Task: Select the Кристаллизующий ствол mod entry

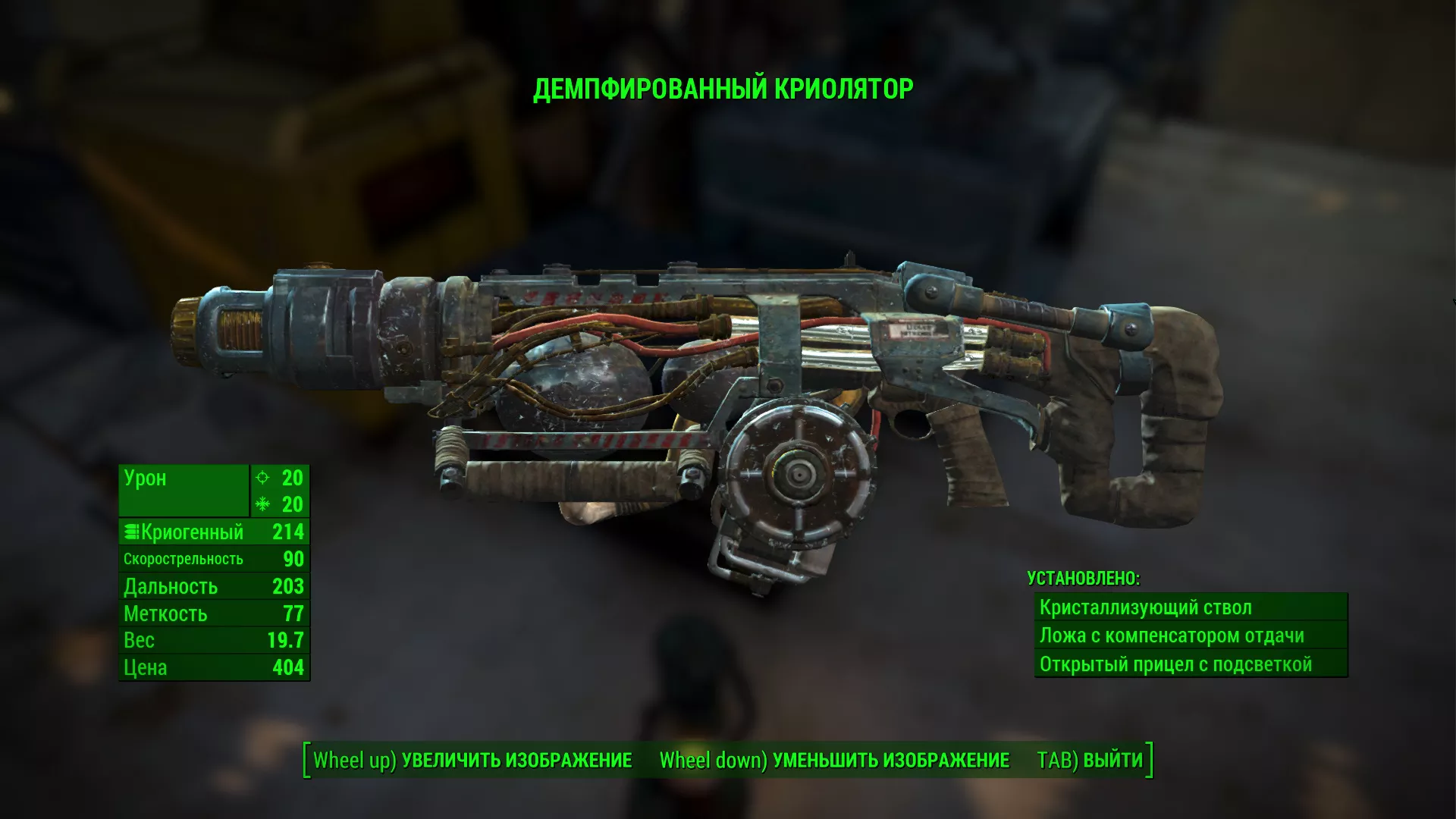Action: (x=1190, y=607)
